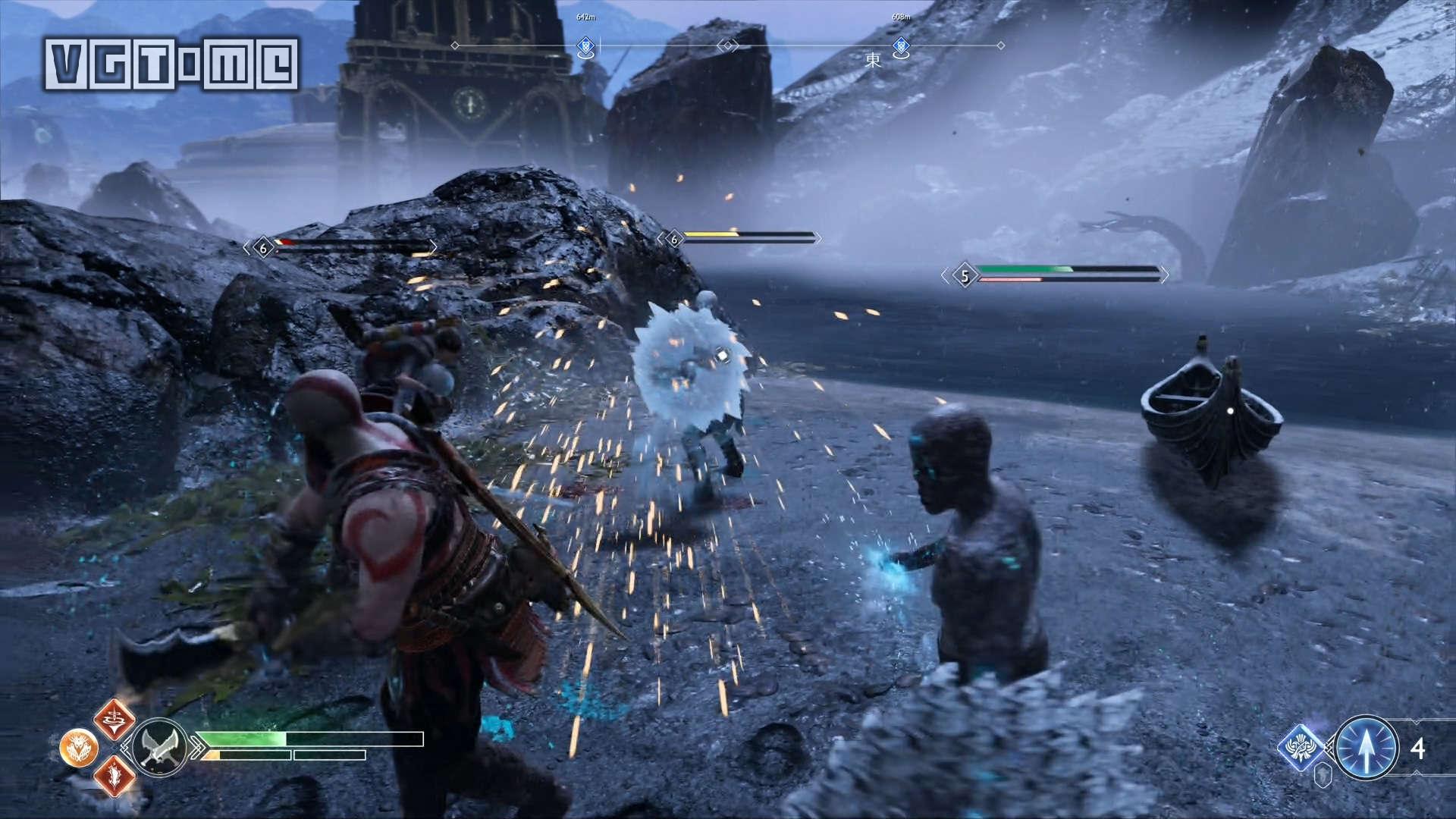Activate the orange Spartan Rage circle icon
Screen dimensions: 1456x819
(x=78, y=748)
